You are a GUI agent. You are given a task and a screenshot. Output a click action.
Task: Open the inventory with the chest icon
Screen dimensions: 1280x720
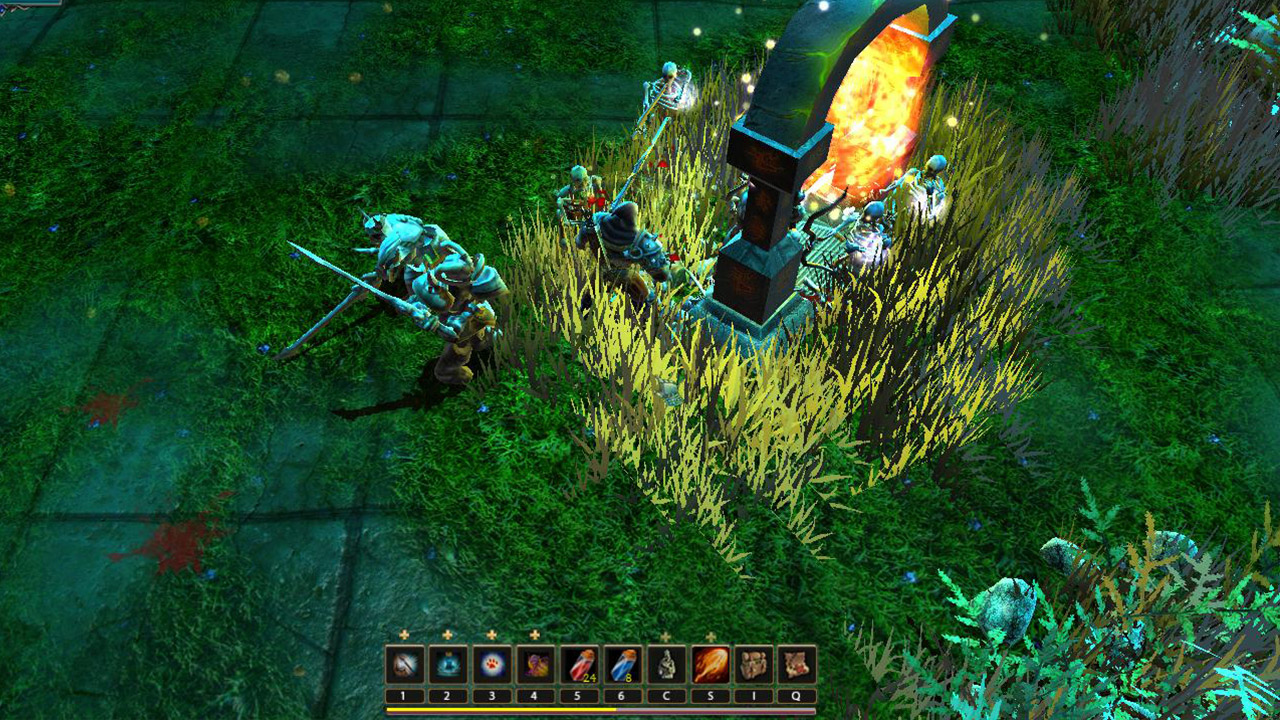point(754,663)
